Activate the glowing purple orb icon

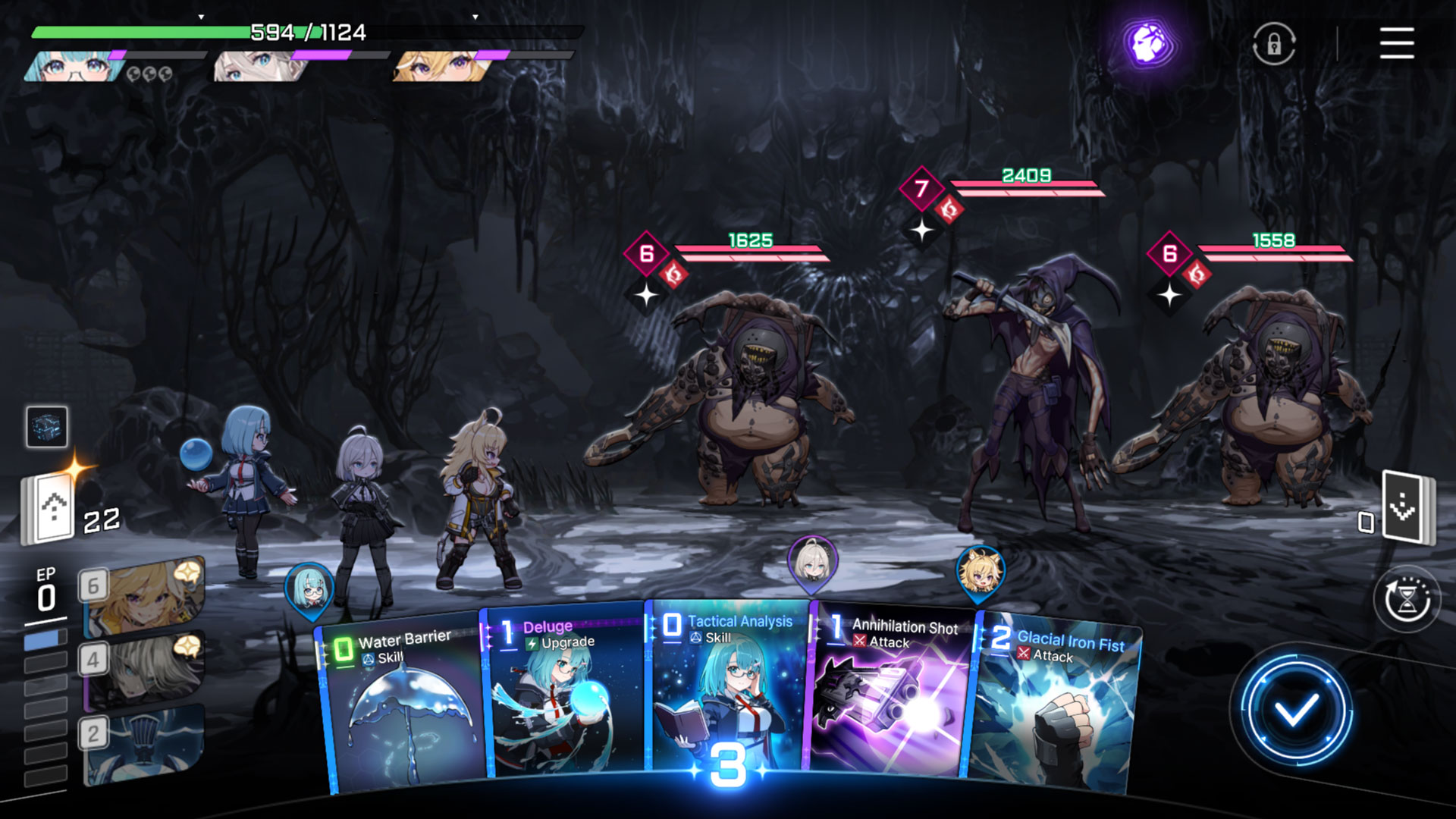(1148, 43)
